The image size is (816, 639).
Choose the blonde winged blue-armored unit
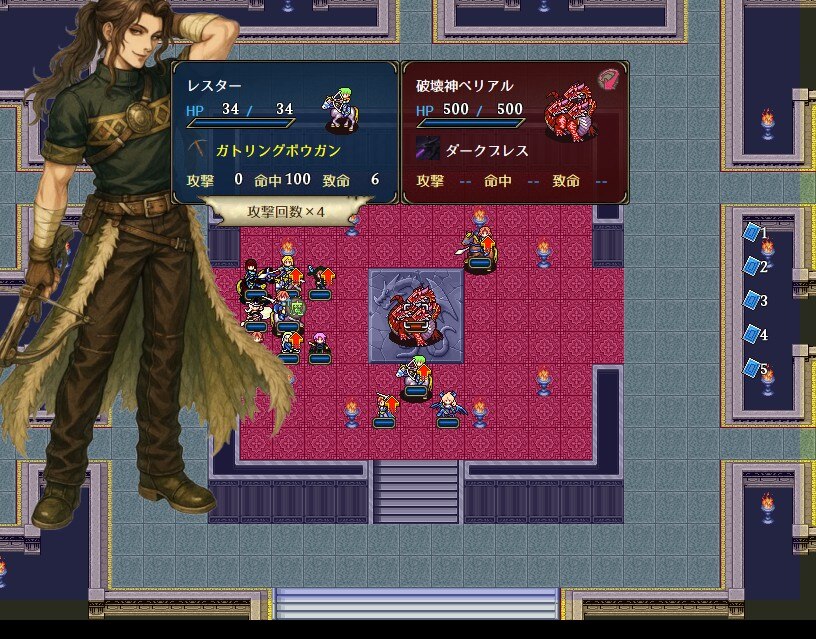pyautogui.click(x=447, y=406)
